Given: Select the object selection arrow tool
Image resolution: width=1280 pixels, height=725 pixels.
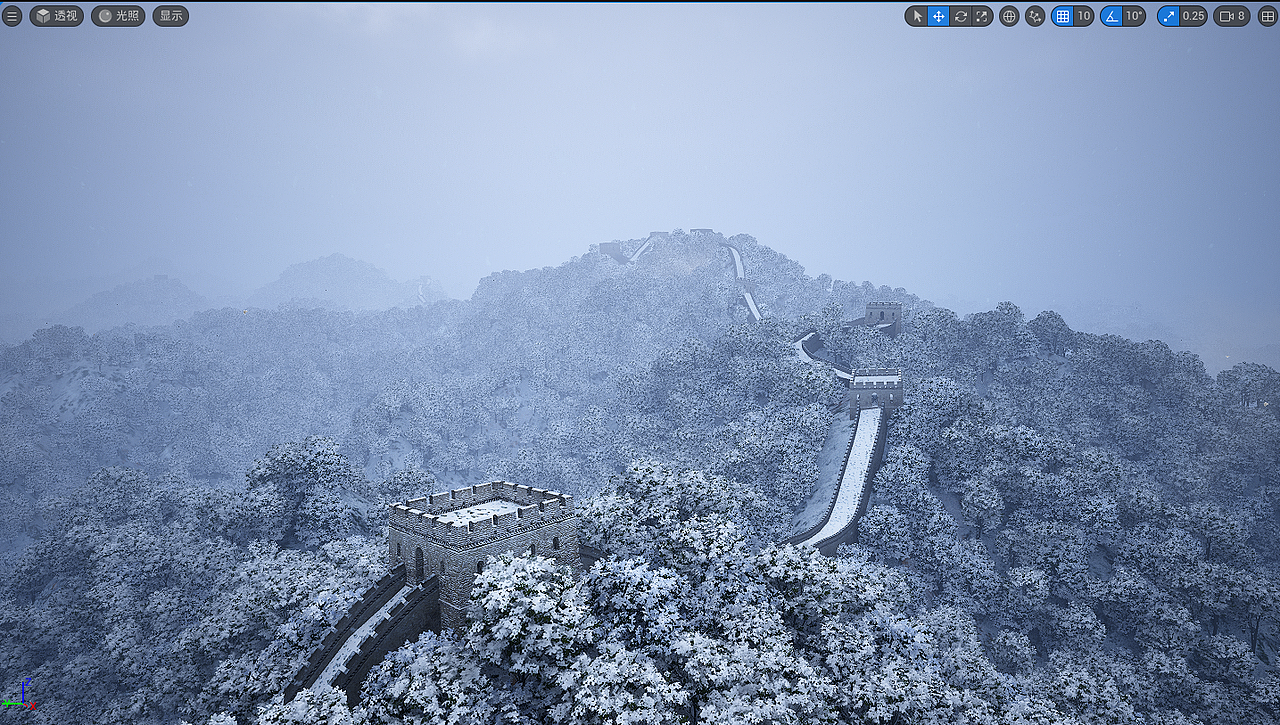Looking at the screenshot, I should [x=916, y=16].
